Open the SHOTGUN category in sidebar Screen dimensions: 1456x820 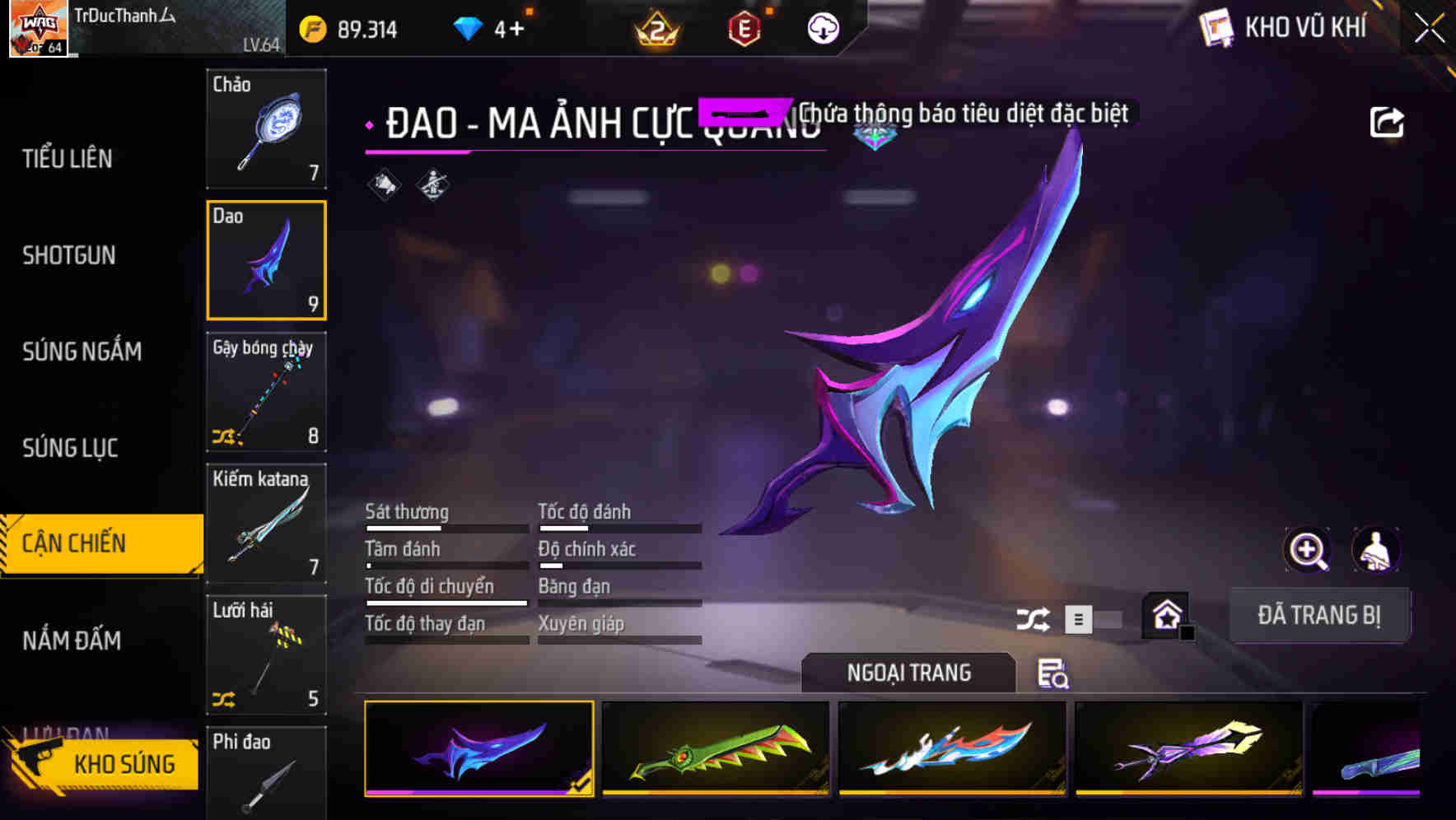69,256
